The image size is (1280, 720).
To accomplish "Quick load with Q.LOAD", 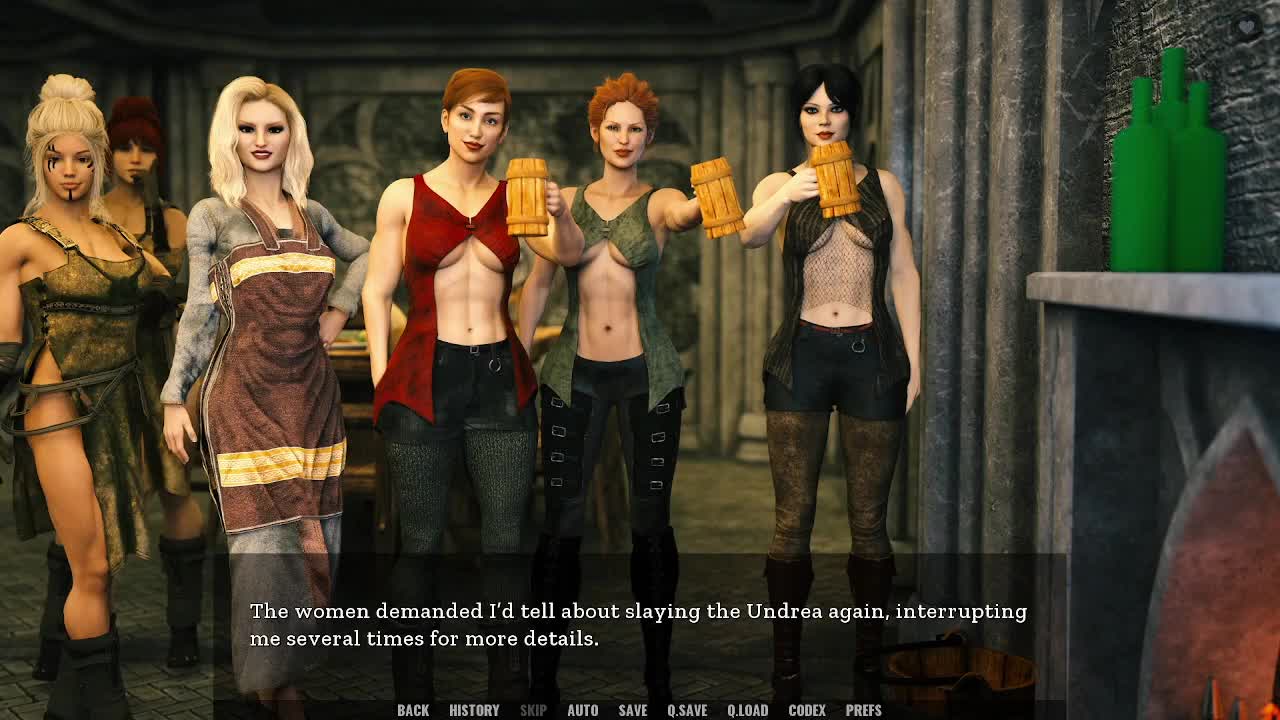I will click(x=747, y=710).
